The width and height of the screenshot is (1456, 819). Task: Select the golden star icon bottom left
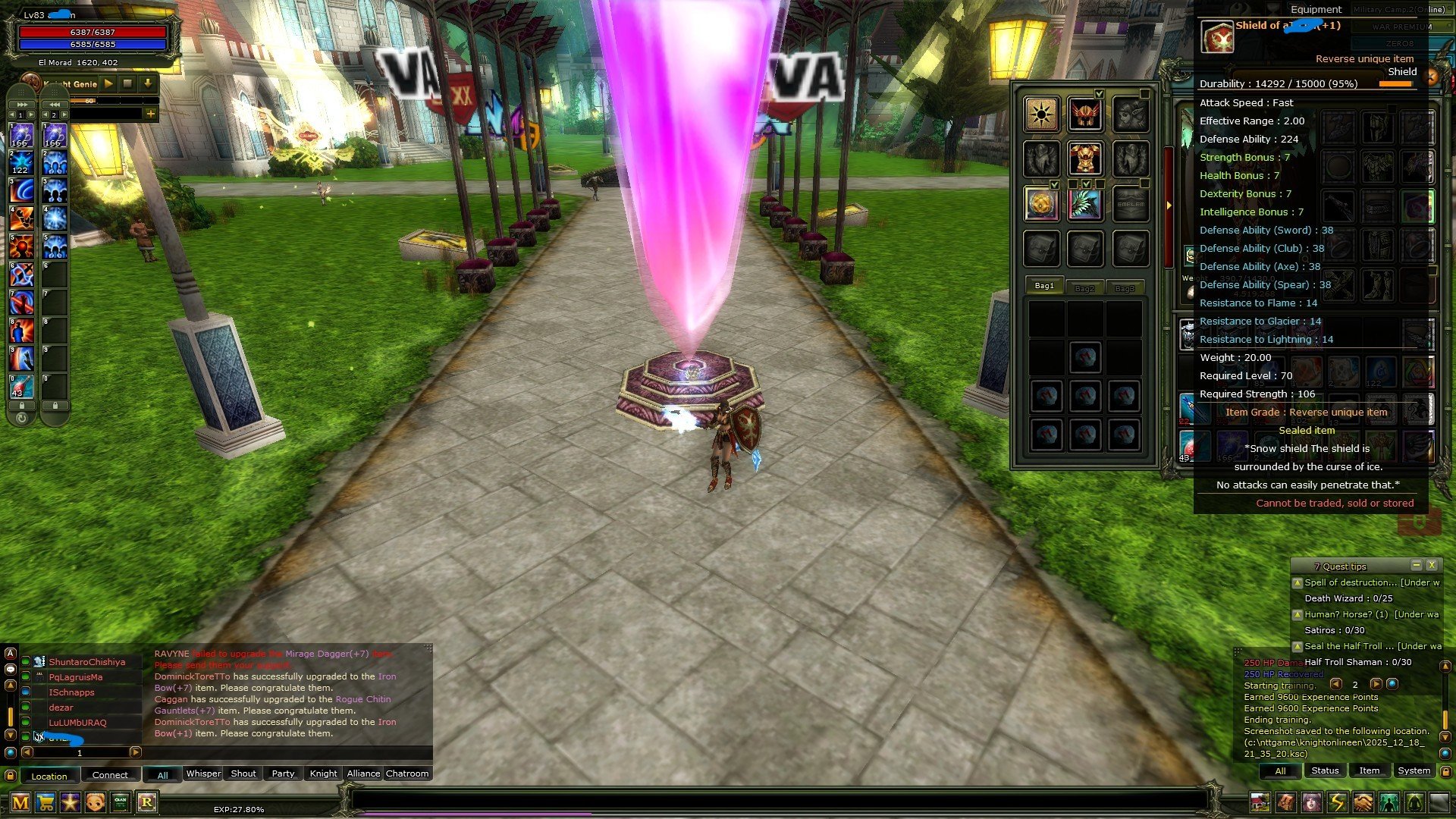click(x=70, y=802)
